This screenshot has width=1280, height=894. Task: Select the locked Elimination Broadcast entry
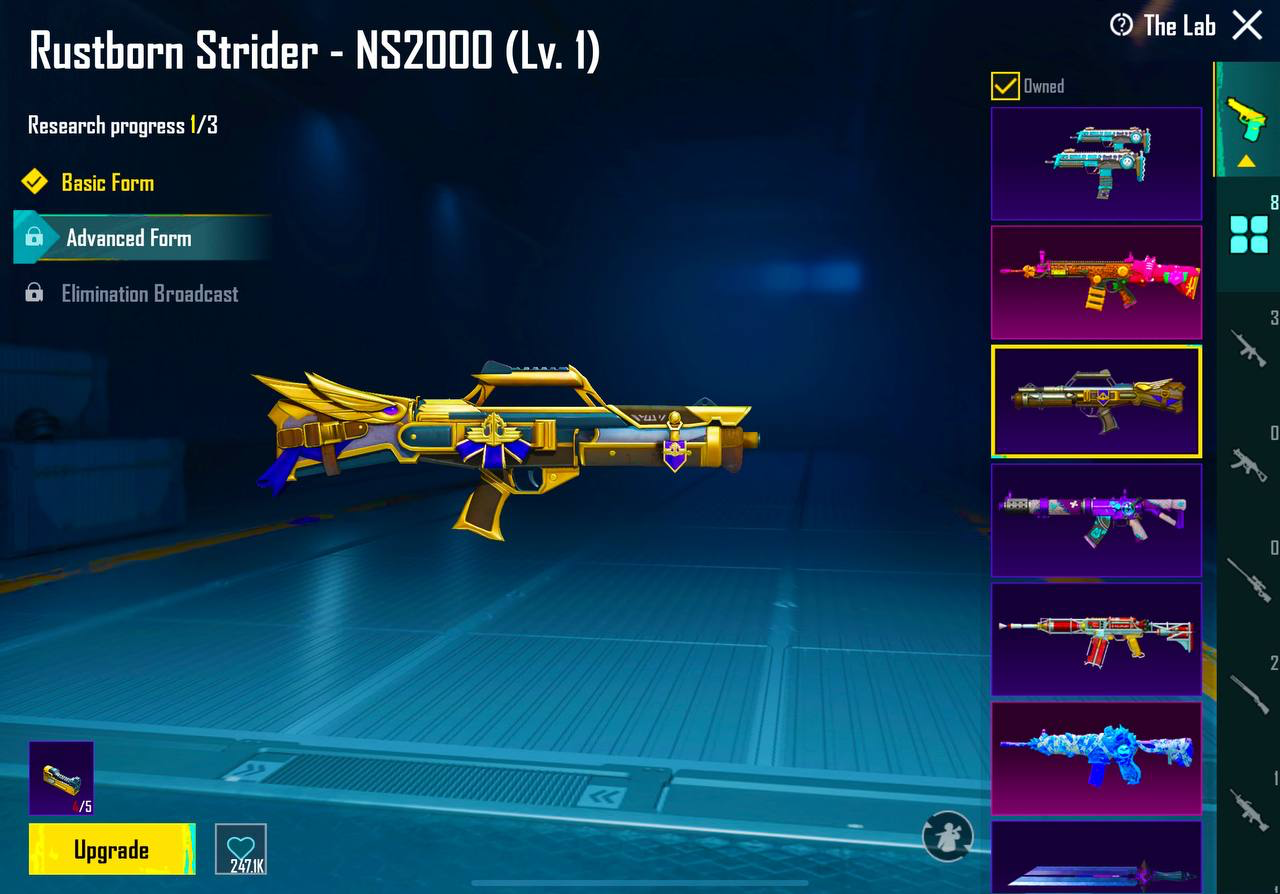[149, 294]
